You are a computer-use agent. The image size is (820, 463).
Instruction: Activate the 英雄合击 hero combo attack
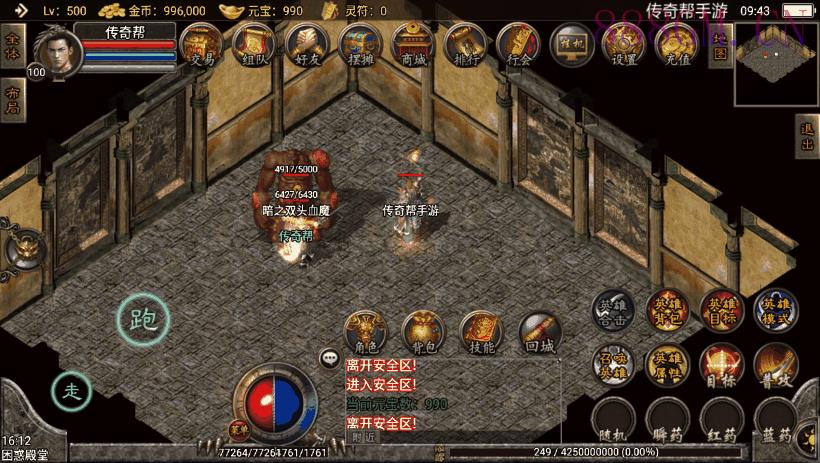coord(609,311)
